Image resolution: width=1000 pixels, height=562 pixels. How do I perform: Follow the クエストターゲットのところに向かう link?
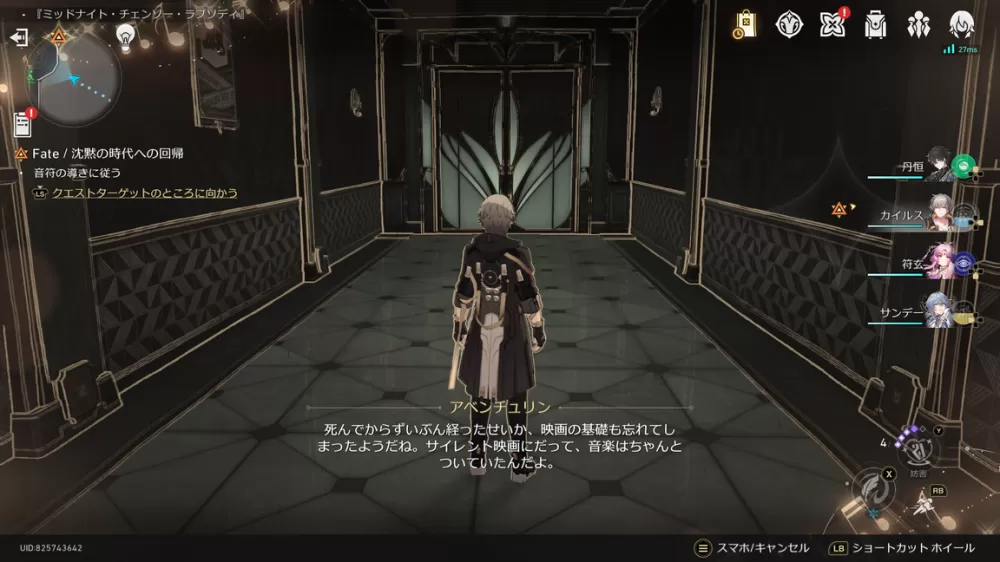(145, 193)
